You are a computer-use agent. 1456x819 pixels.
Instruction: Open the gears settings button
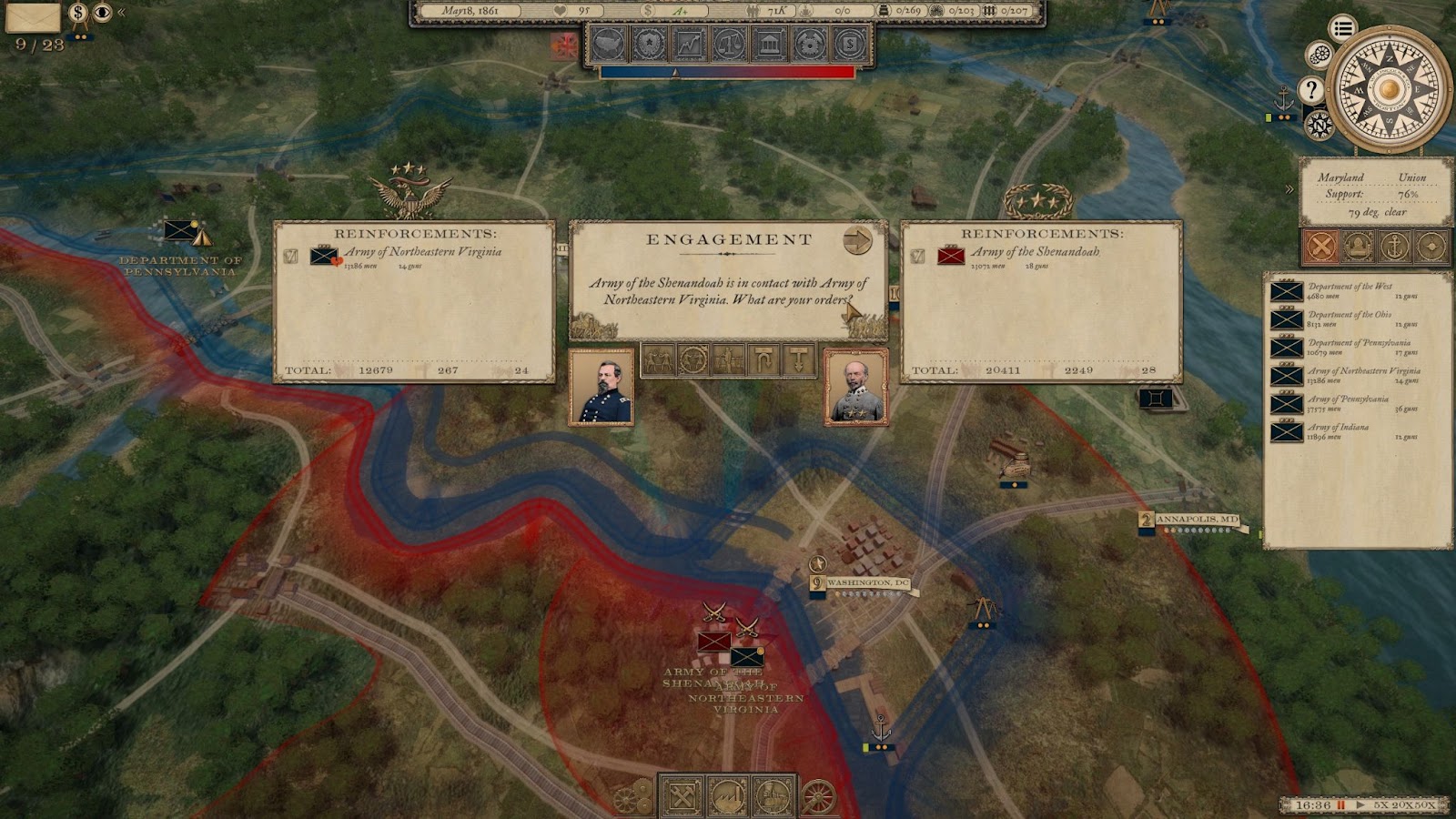click(1319, 56)
